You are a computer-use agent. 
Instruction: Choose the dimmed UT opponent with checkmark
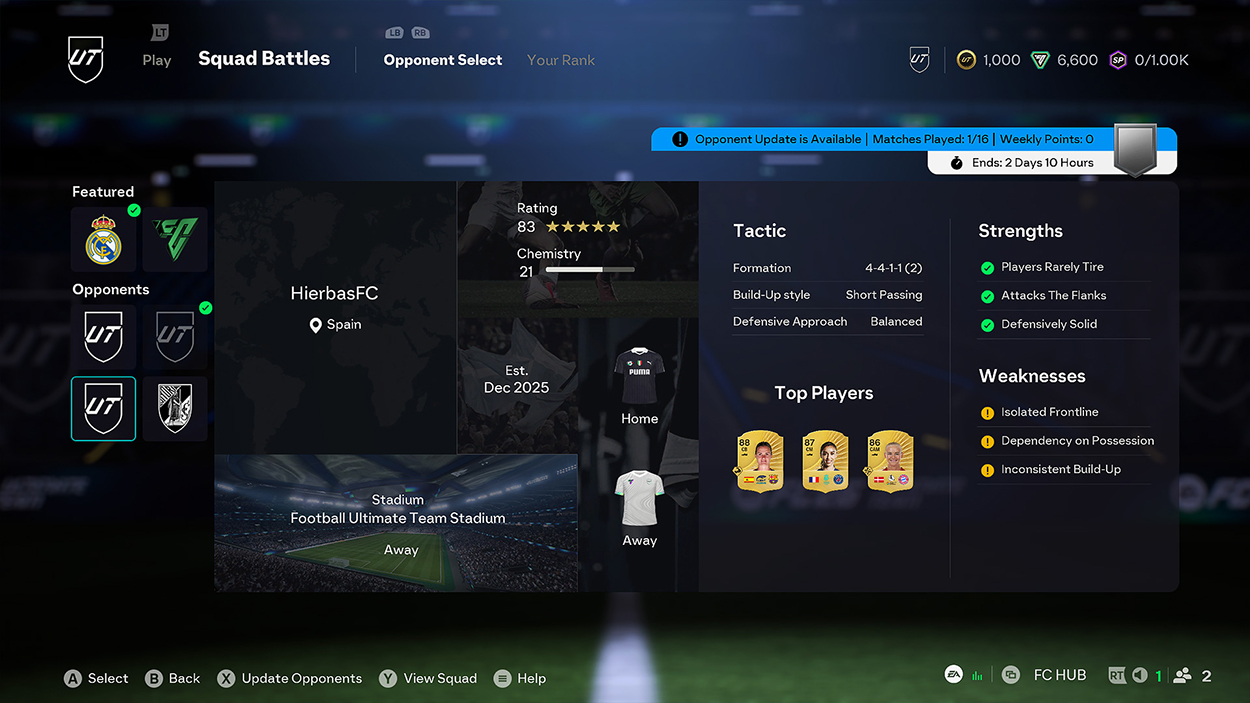175,338
